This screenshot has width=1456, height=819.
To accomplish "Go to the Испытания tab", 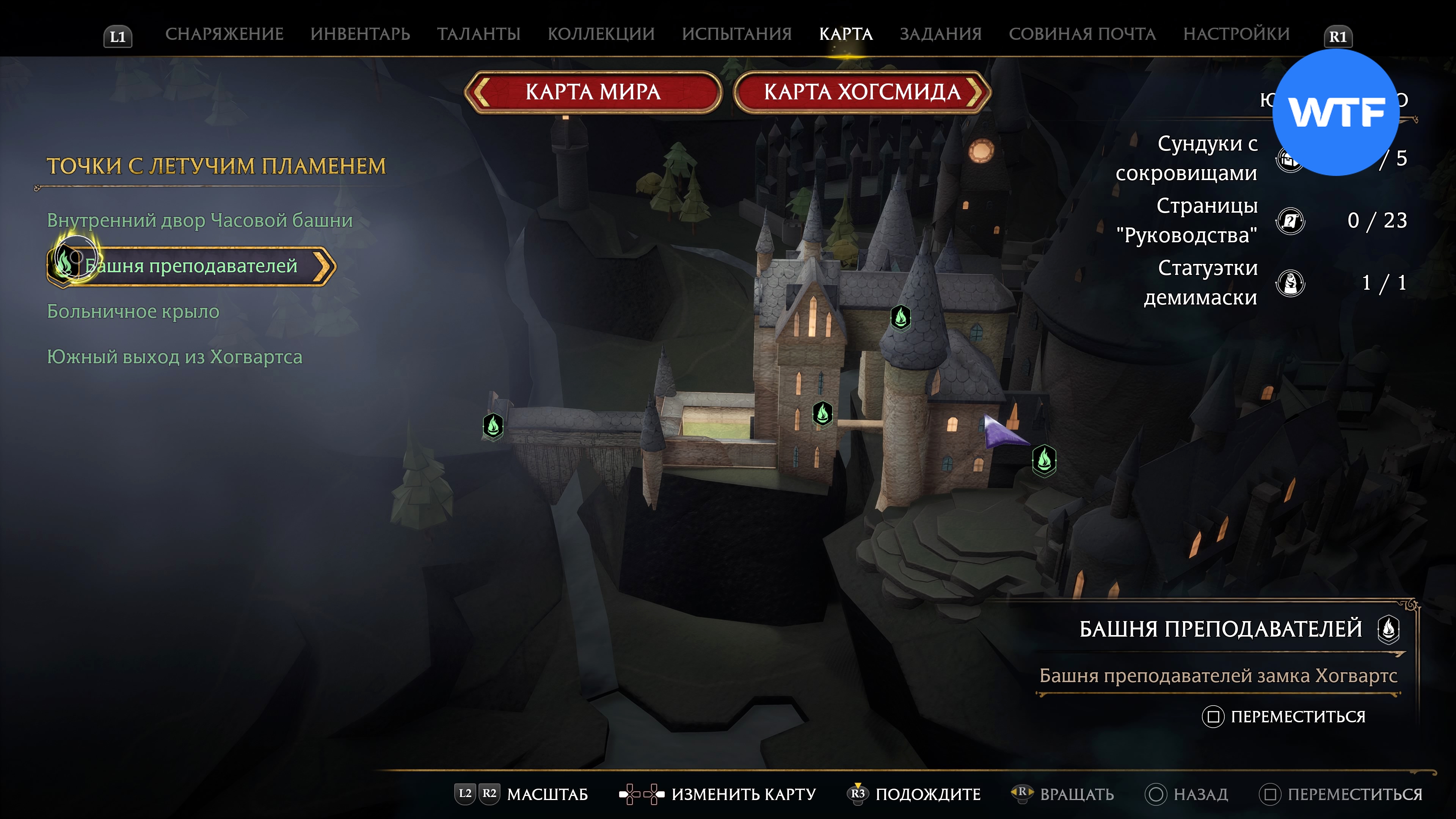I will pyautogui.click(x=736, y=34).
